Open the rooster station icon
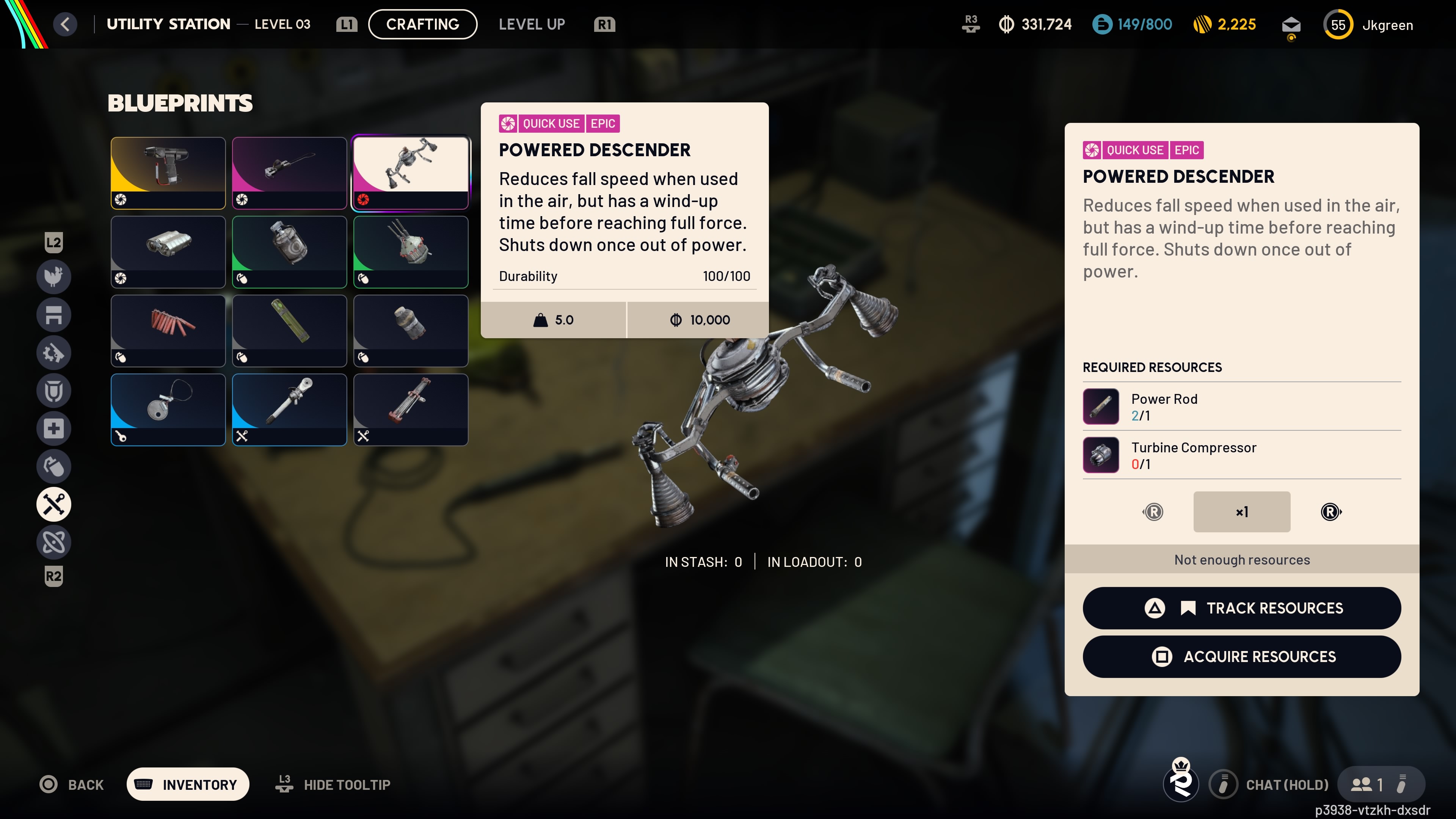 [x=54, y=277]
